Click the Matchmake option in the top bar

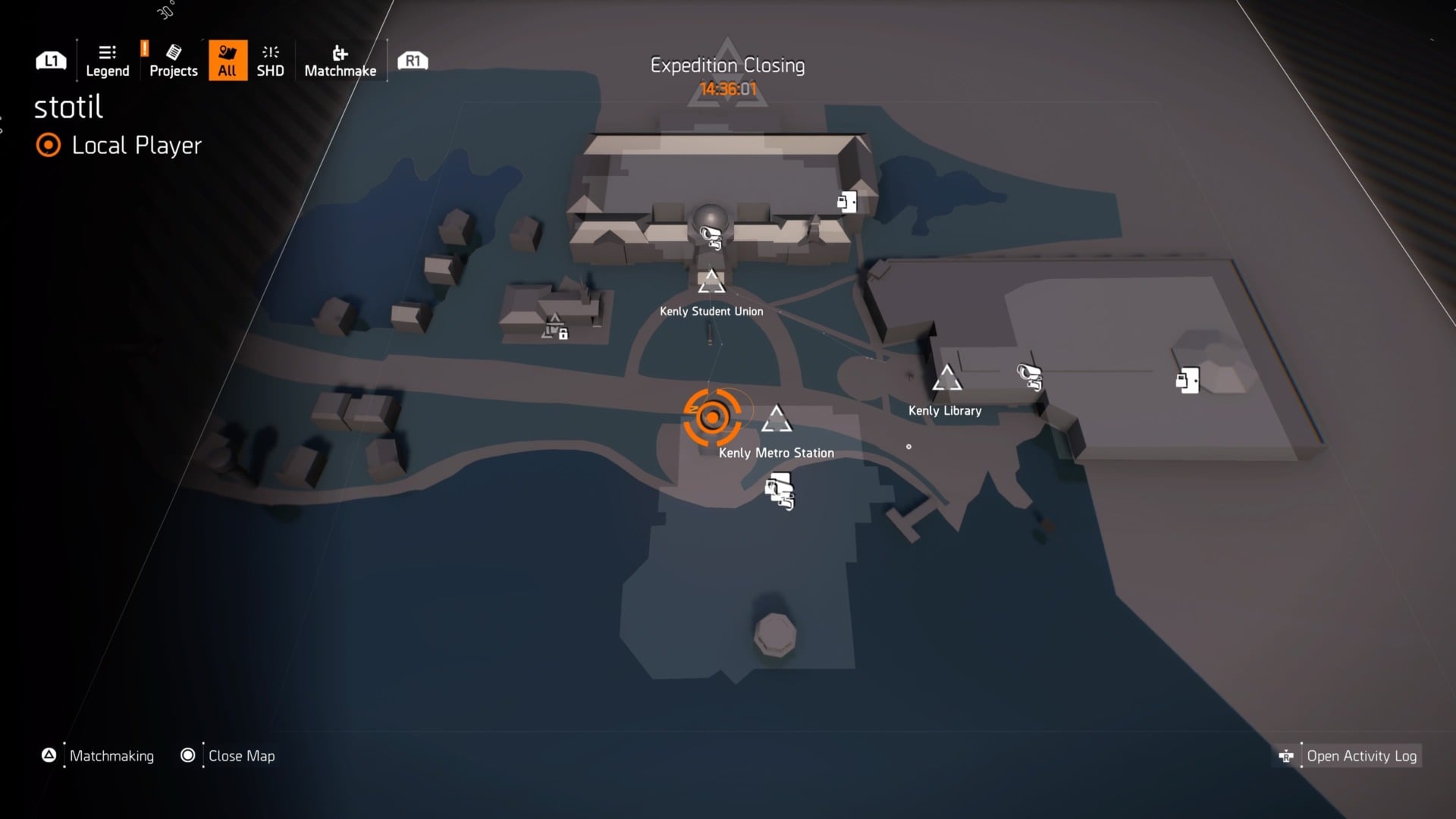tap(340, 60)
